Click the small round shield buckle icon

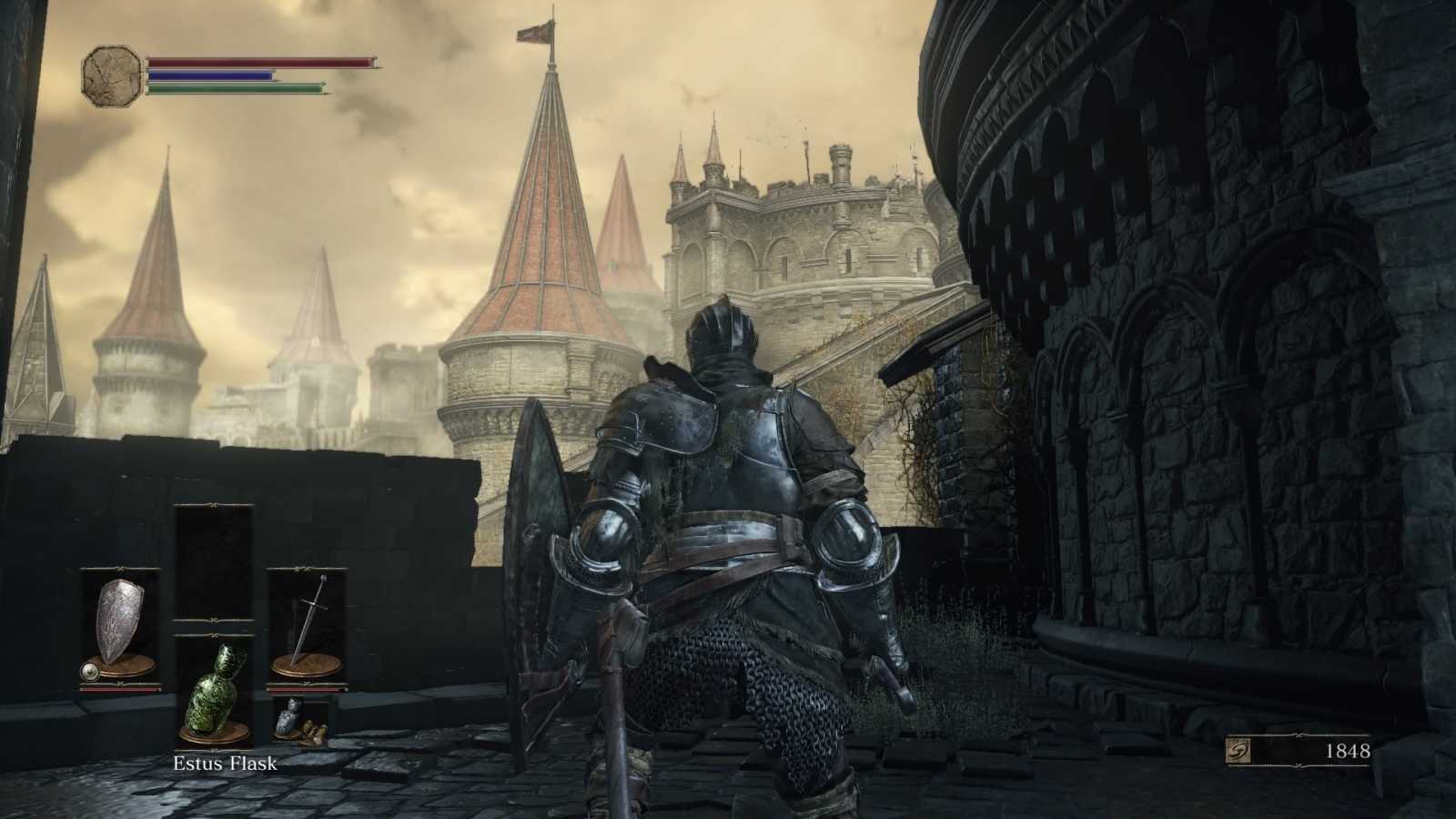pos(90,671)
